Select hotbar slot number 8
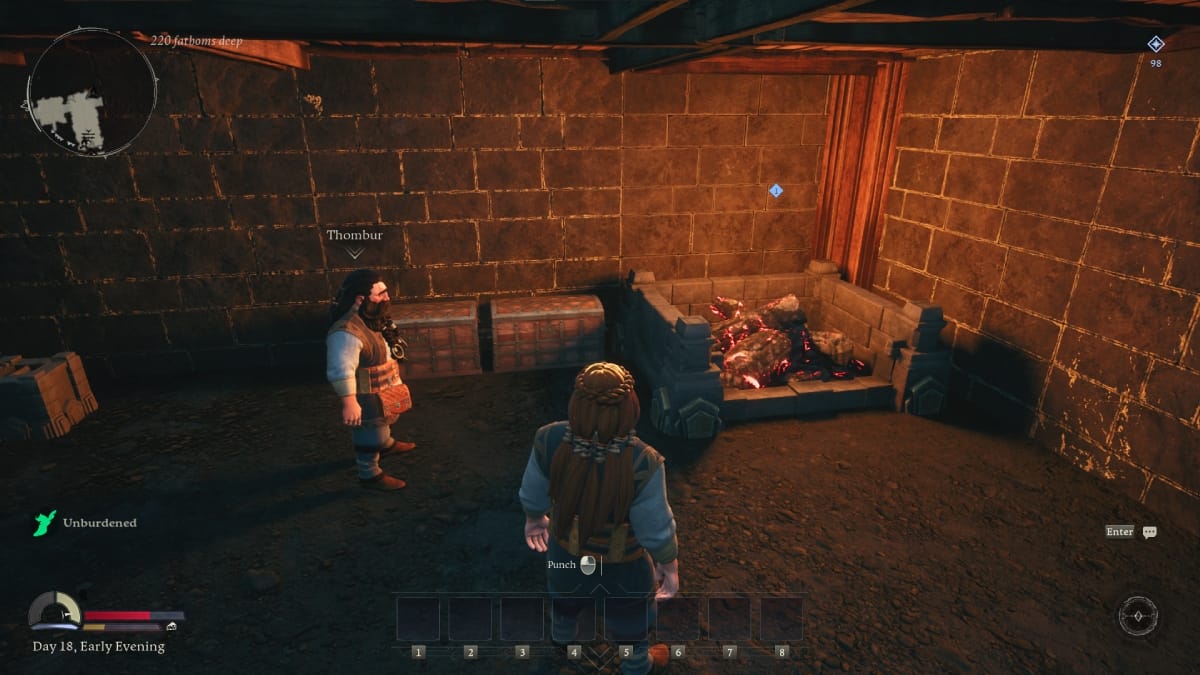 [x=781, y=619]
